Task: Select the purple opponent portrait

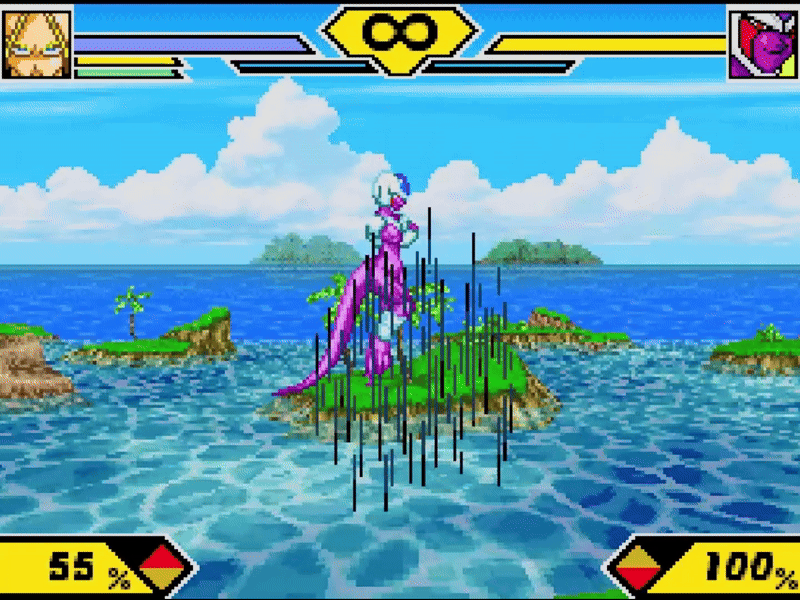Action: [762, 45]
